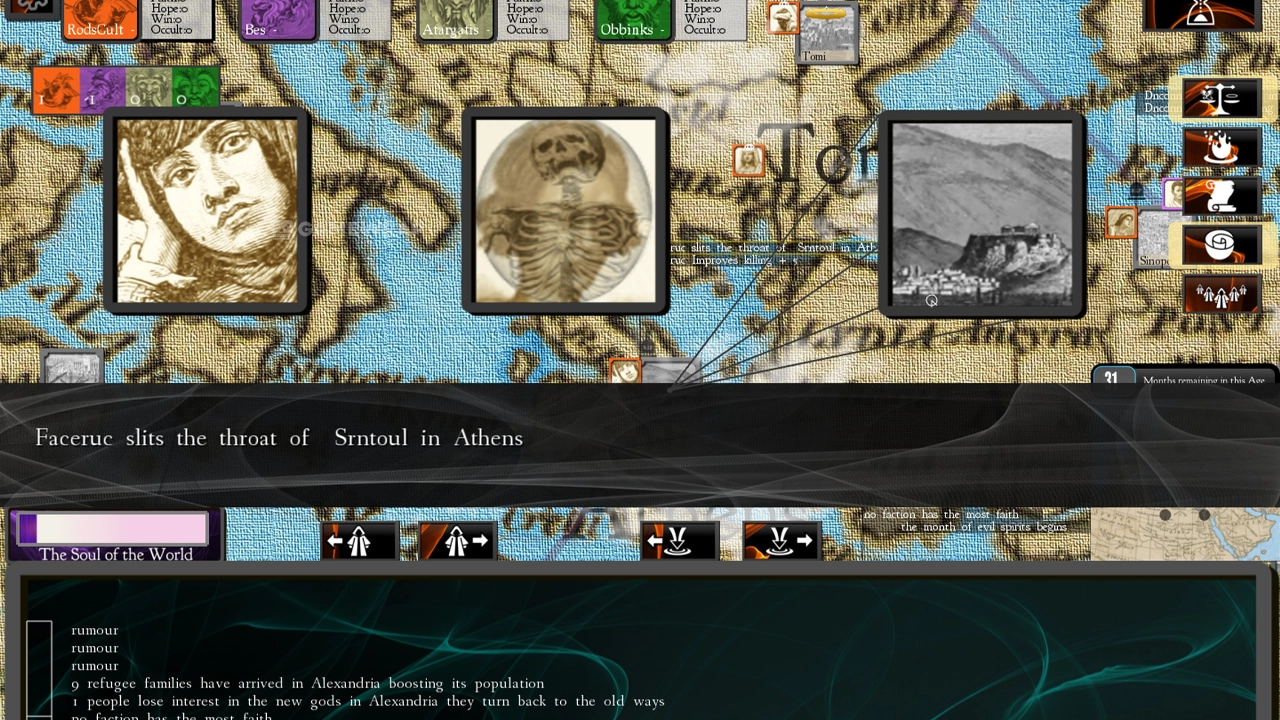1280x720 pixels.
Task: Select the purple Bes faction card
Action: (279, 20)
